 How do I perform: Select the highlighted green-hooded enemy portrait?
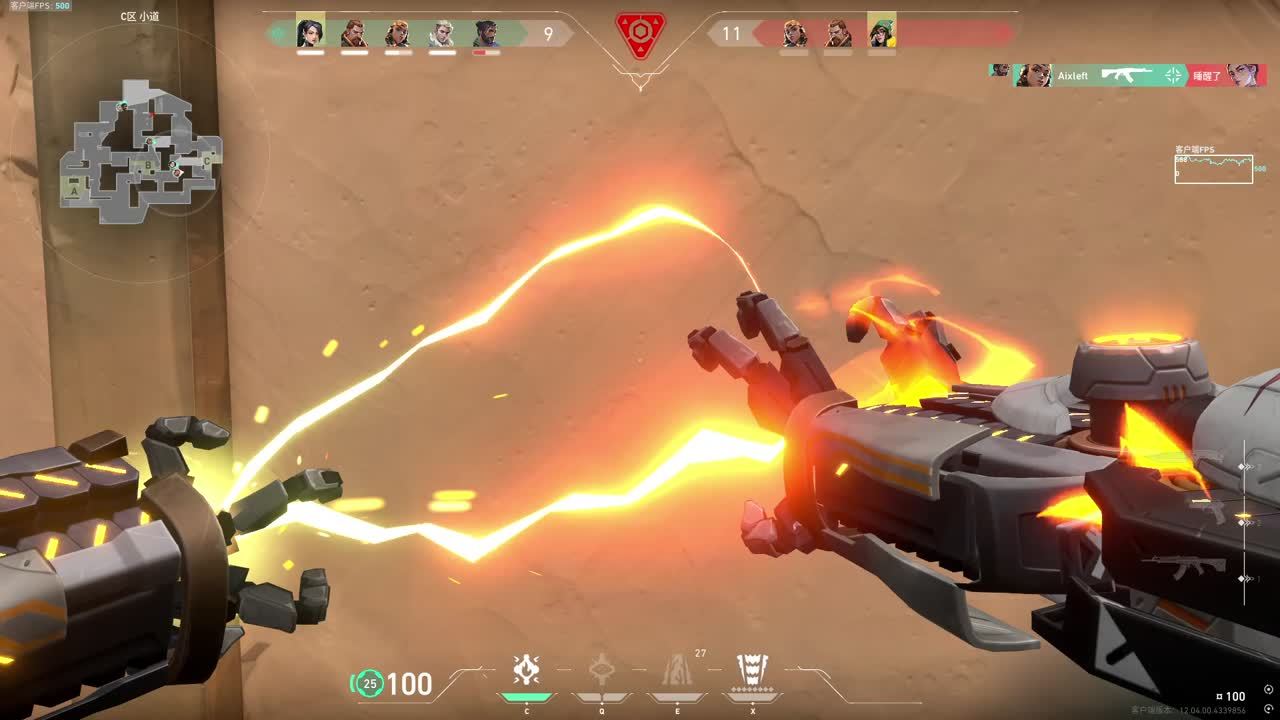tap(881, 32)
